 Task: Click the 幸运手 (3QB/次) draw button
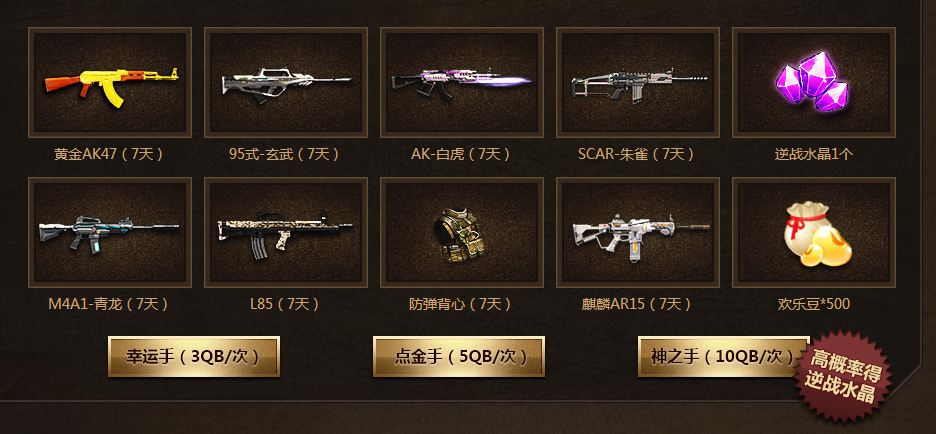click(x=193, y=356)
